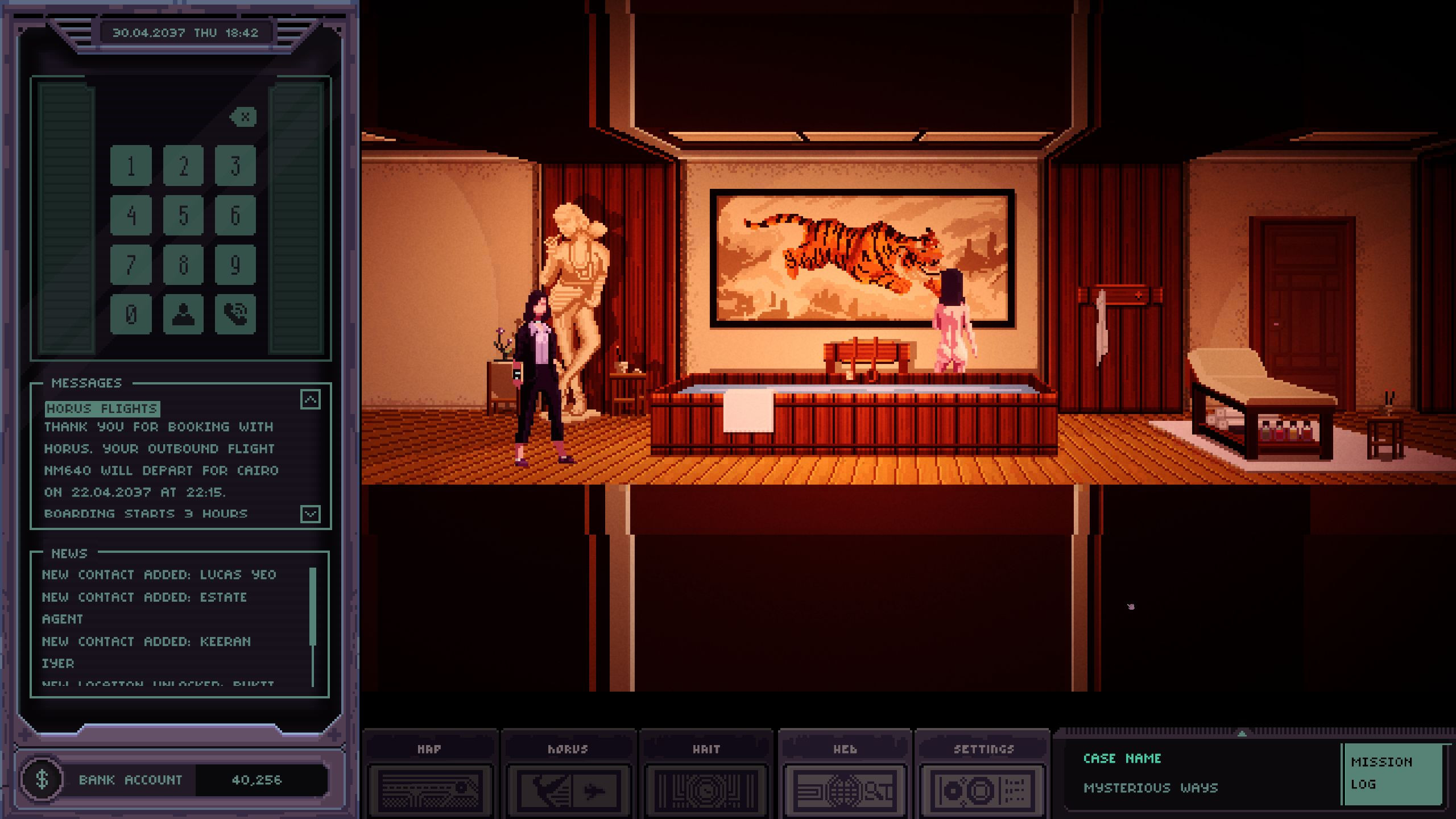Delete the last dialed digit with backspace
This screenshot has height=819, width=1456.
point(244,117)
